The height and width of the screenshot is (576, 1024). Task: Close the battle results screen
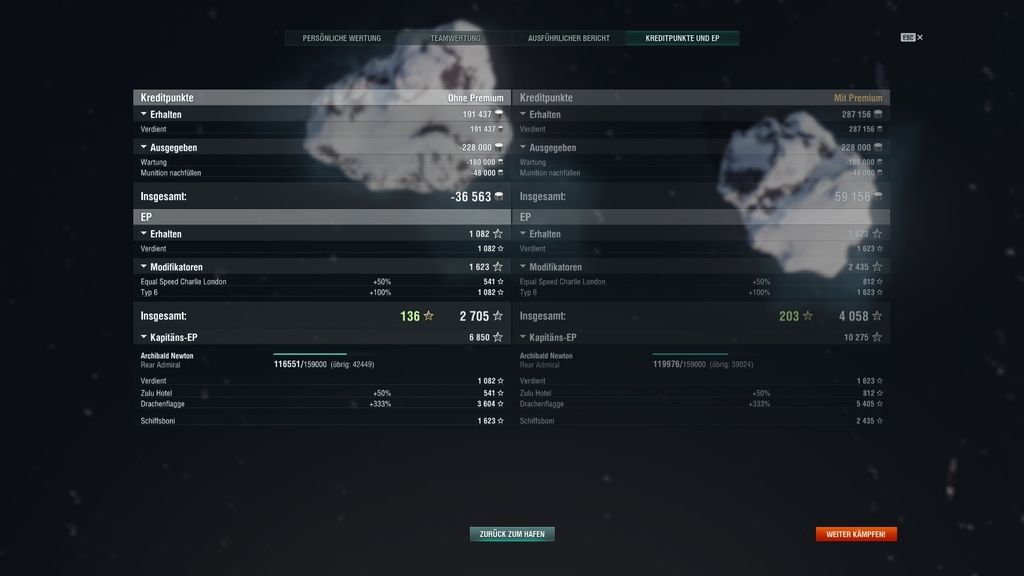[x=919, y=38]
